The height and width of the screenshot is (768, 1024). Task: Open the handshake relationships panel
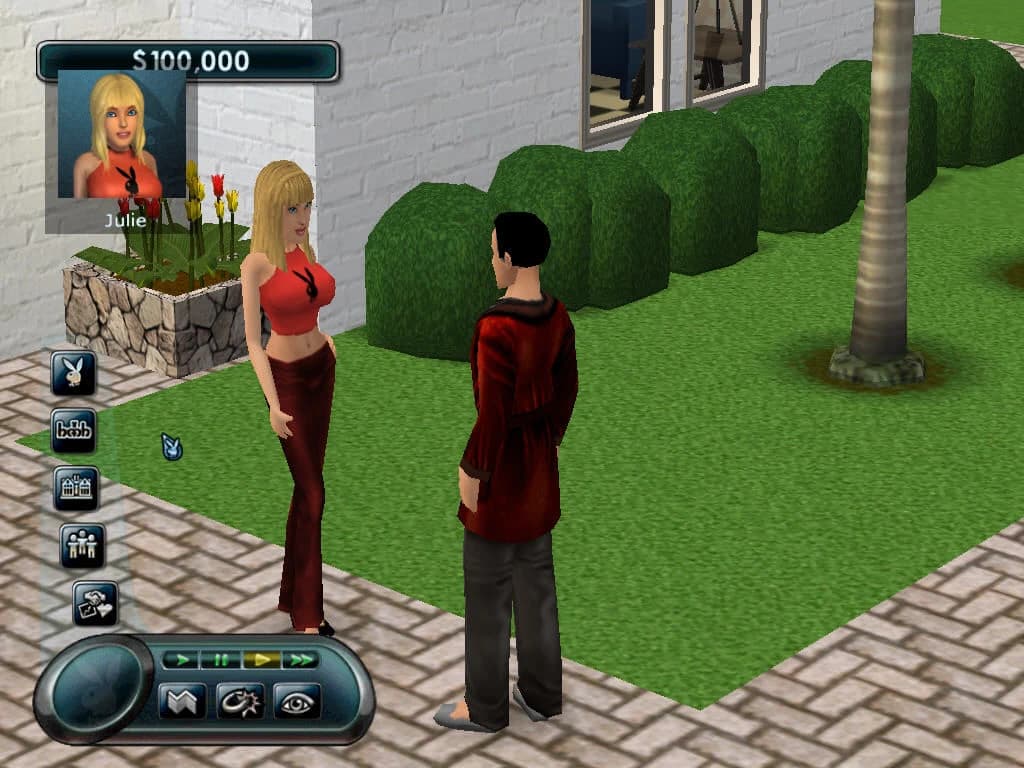pos(96,603)
